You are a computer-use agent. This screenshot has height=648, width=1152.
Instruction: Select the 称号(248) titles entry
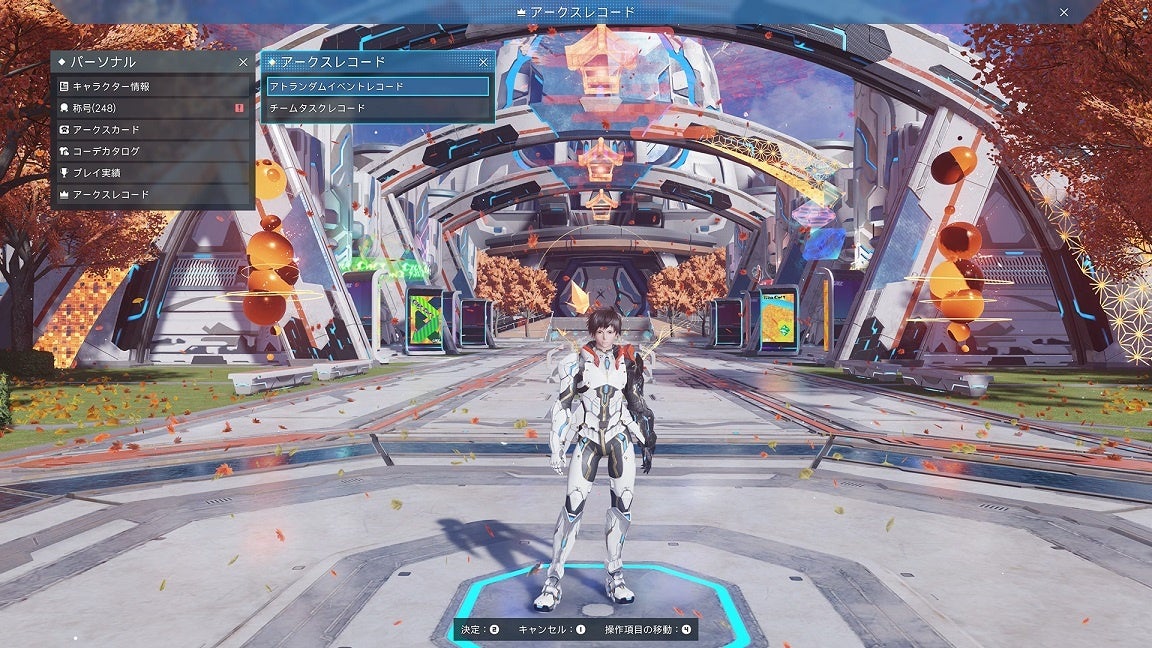point(152,108)
